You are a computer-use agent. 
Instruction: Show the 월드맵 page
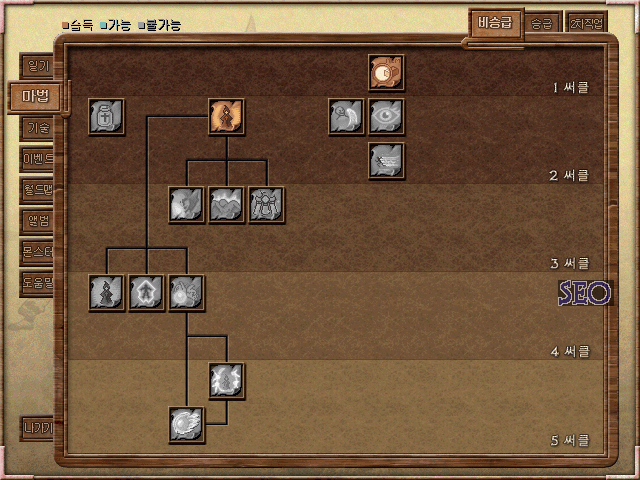tap(40, 189)
